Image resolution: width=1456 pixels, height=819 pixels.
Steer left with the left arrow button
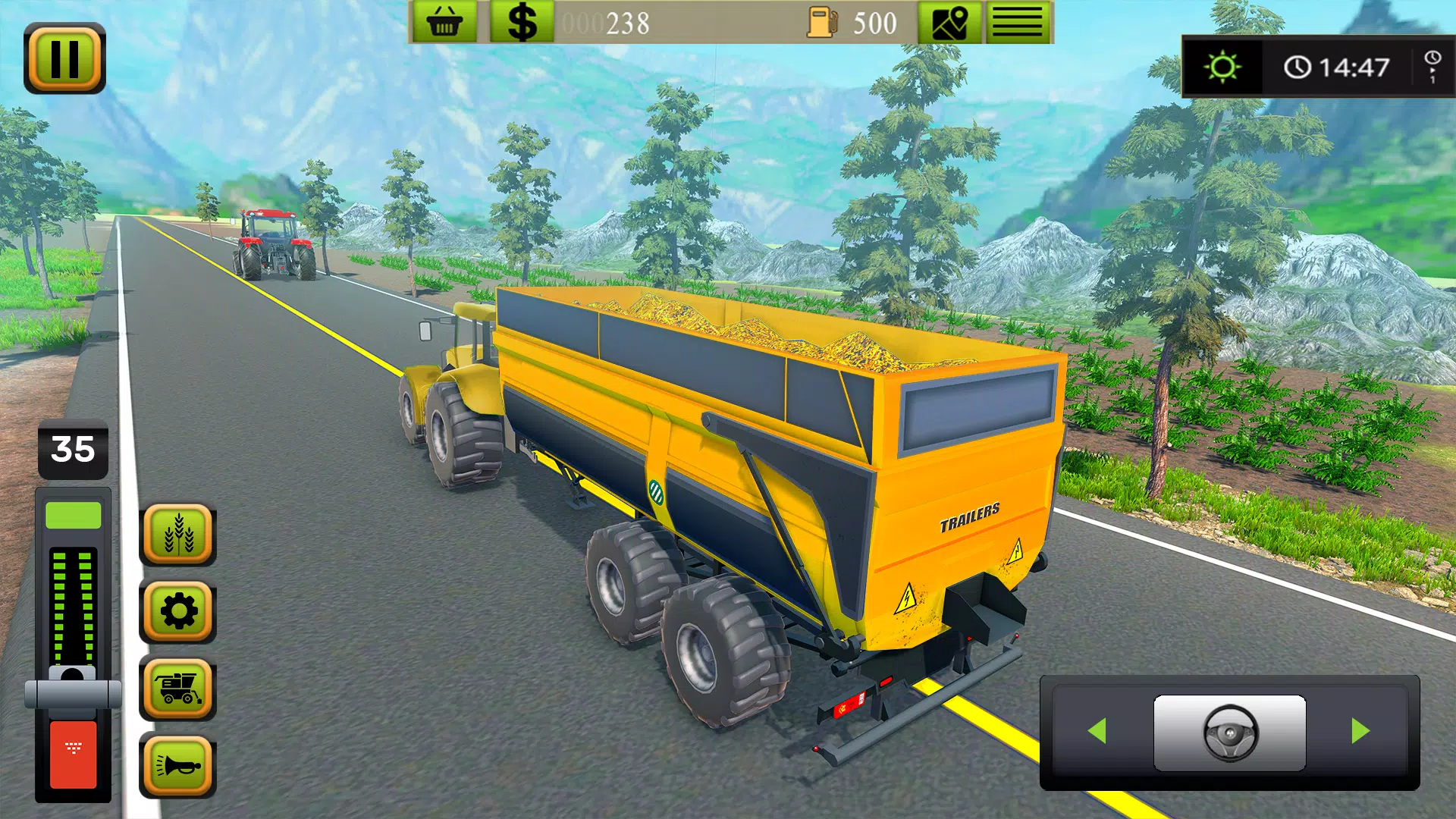[x=1098, y=730]
